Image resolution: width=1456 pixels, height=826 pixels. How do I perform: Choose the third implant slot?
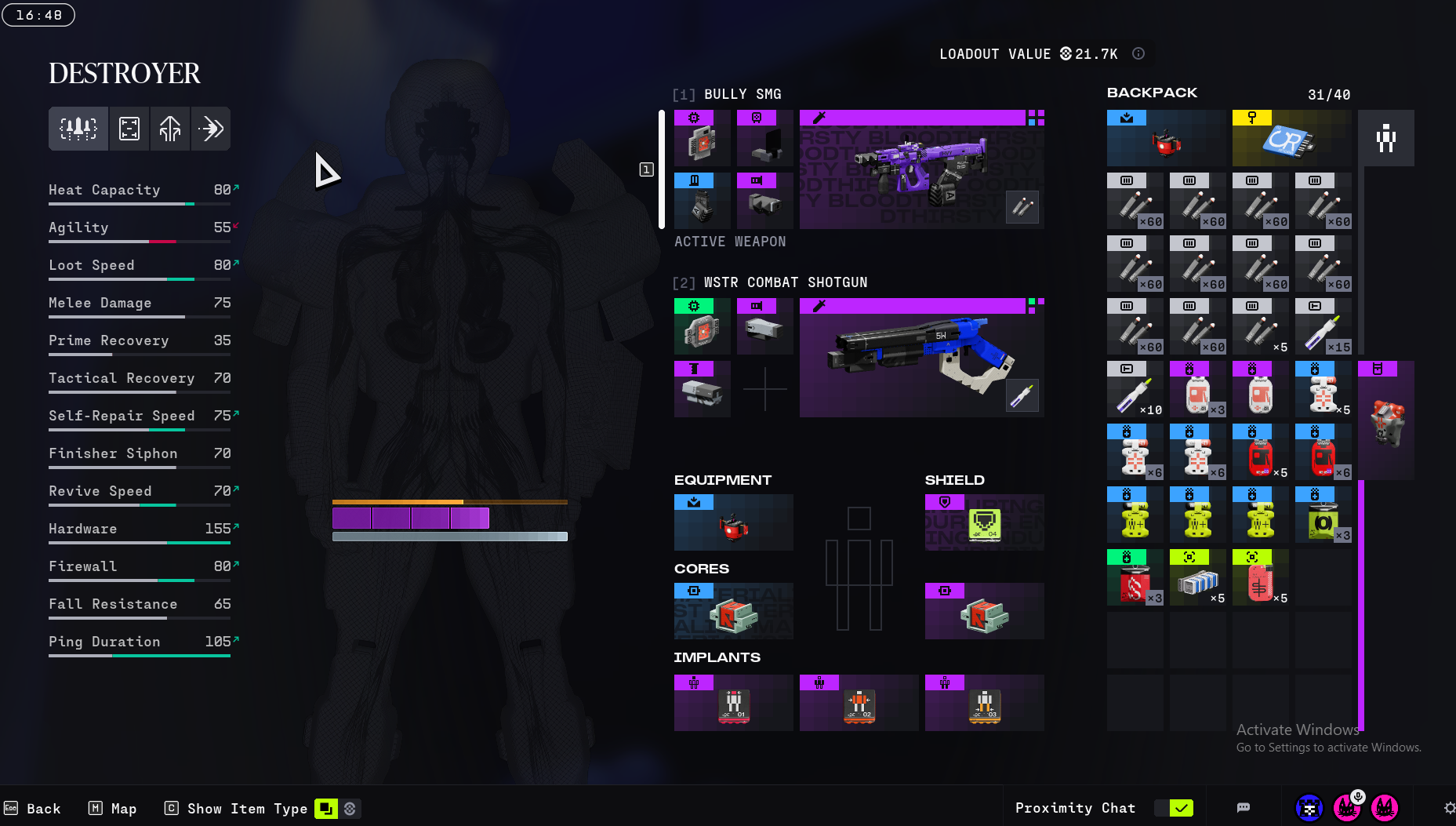point(984,703)
